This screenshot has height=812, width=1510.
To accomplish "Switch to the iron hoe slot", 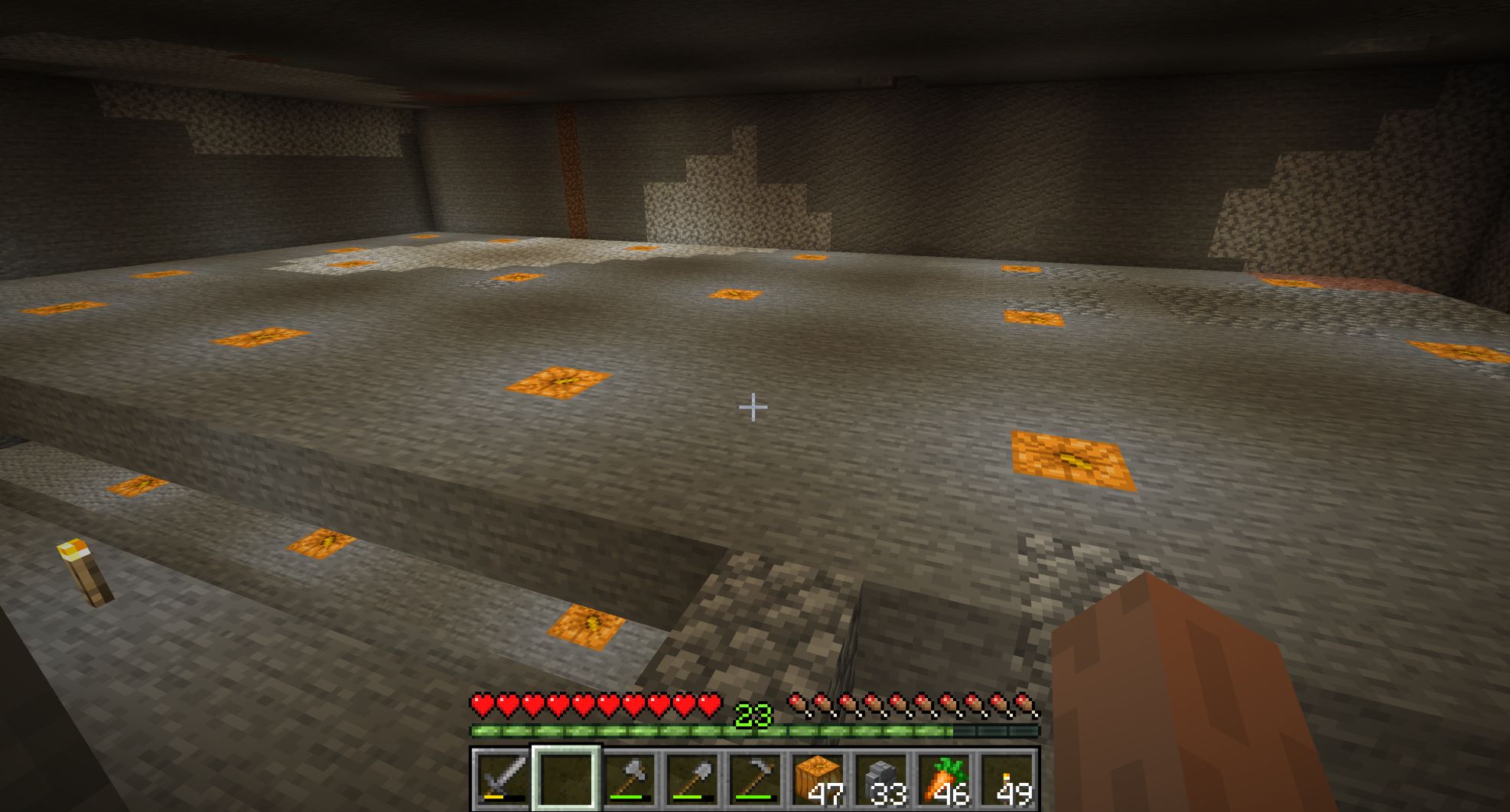I will coord(756,778).
